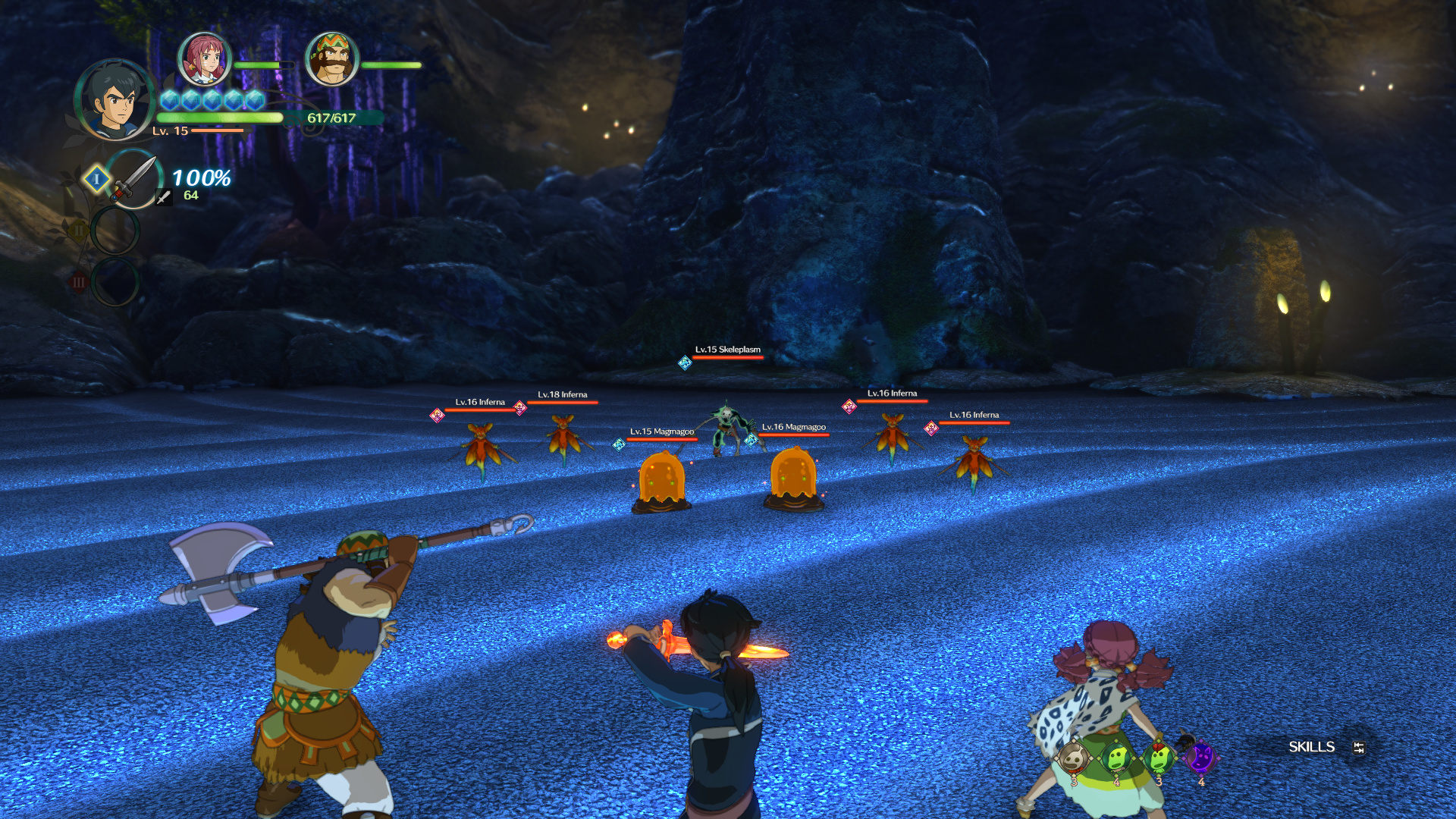Viewport: 1456px width, 819px height.
Task: Switch to the pink-haired girl's portrait
Action: (x=204, y=59)
